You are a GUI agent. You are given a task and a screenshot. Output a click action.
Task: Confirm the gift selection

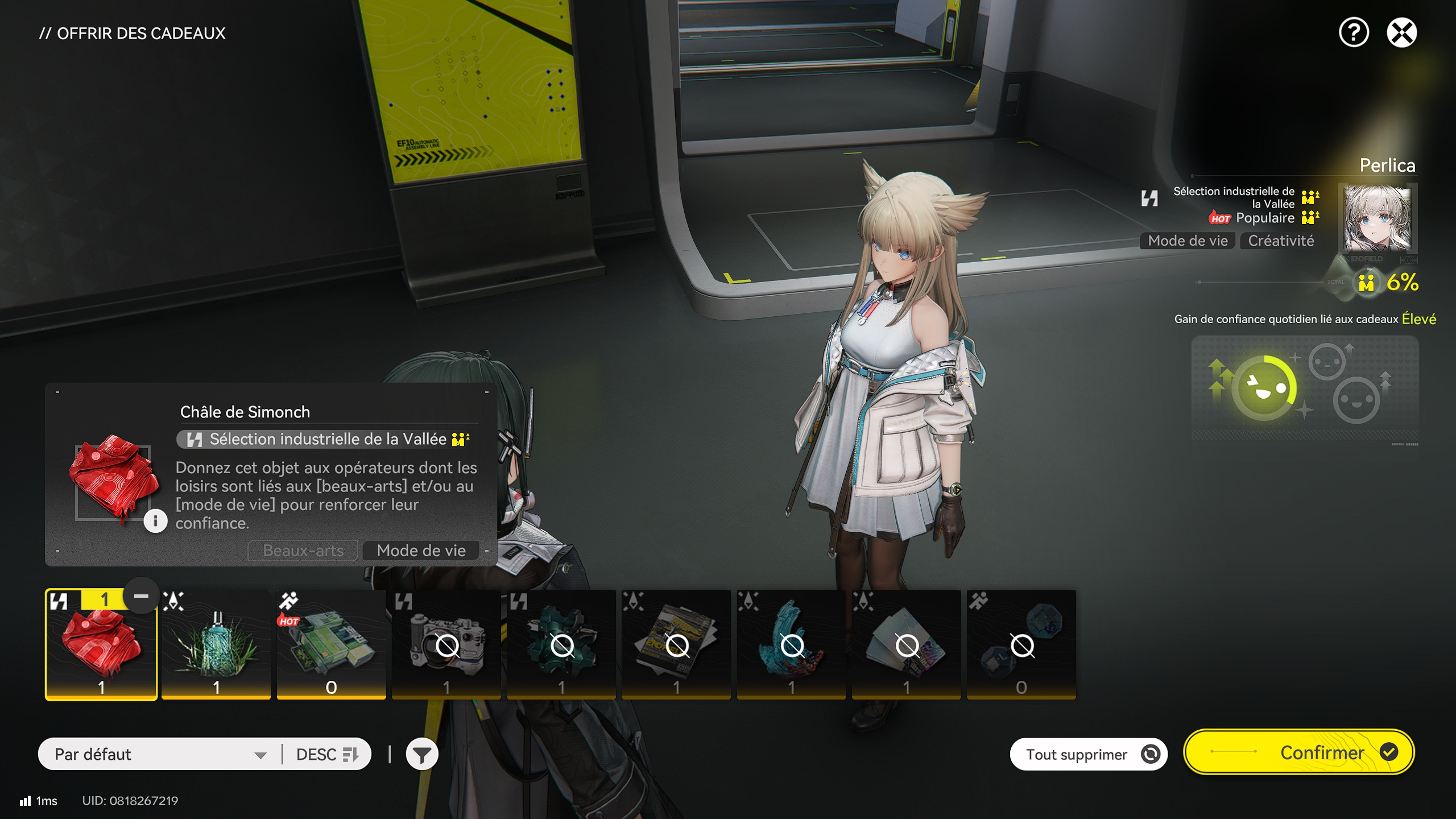pos(1299,752)
